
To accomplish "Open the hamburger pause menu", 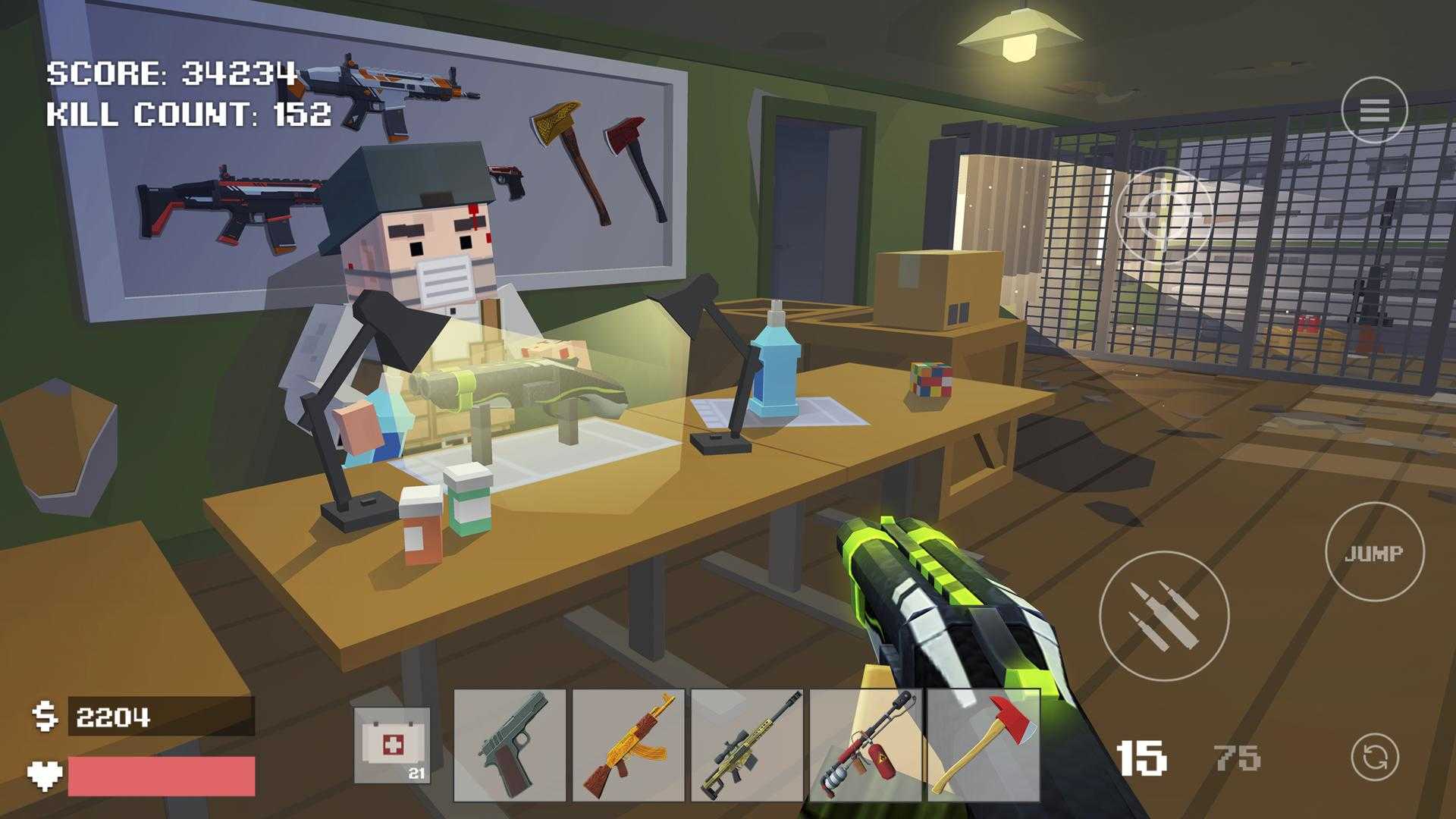I will point(1374,111).
